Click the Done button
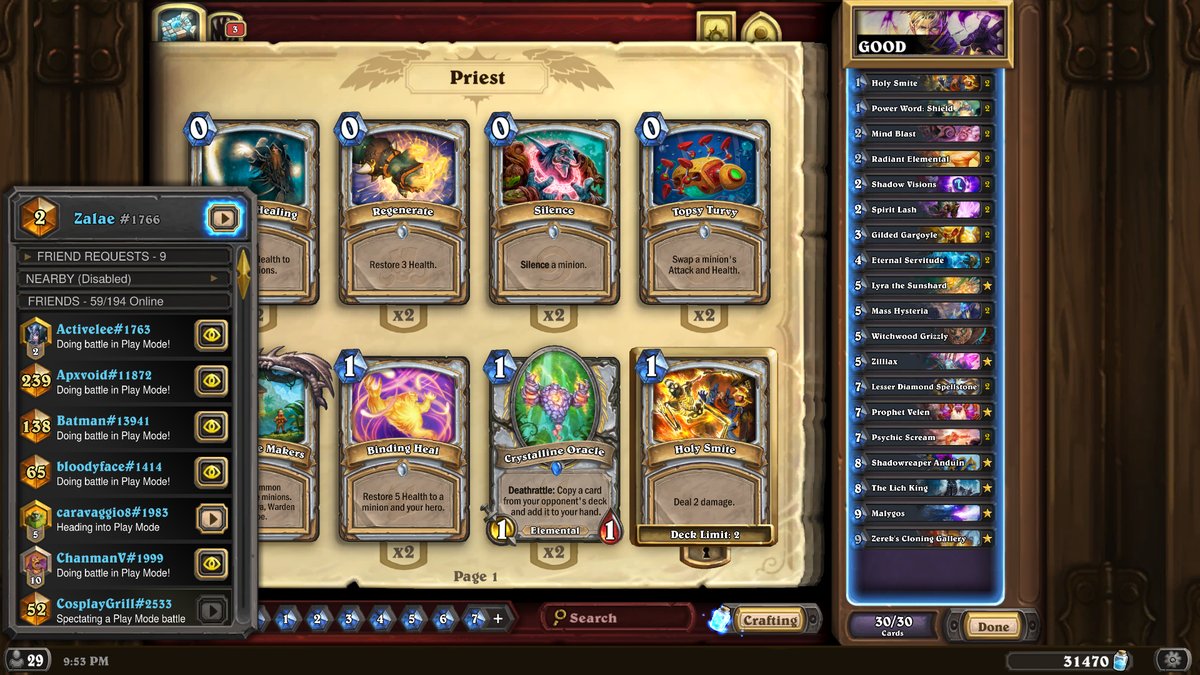The image size is (1200, 675). pos(993,627)
